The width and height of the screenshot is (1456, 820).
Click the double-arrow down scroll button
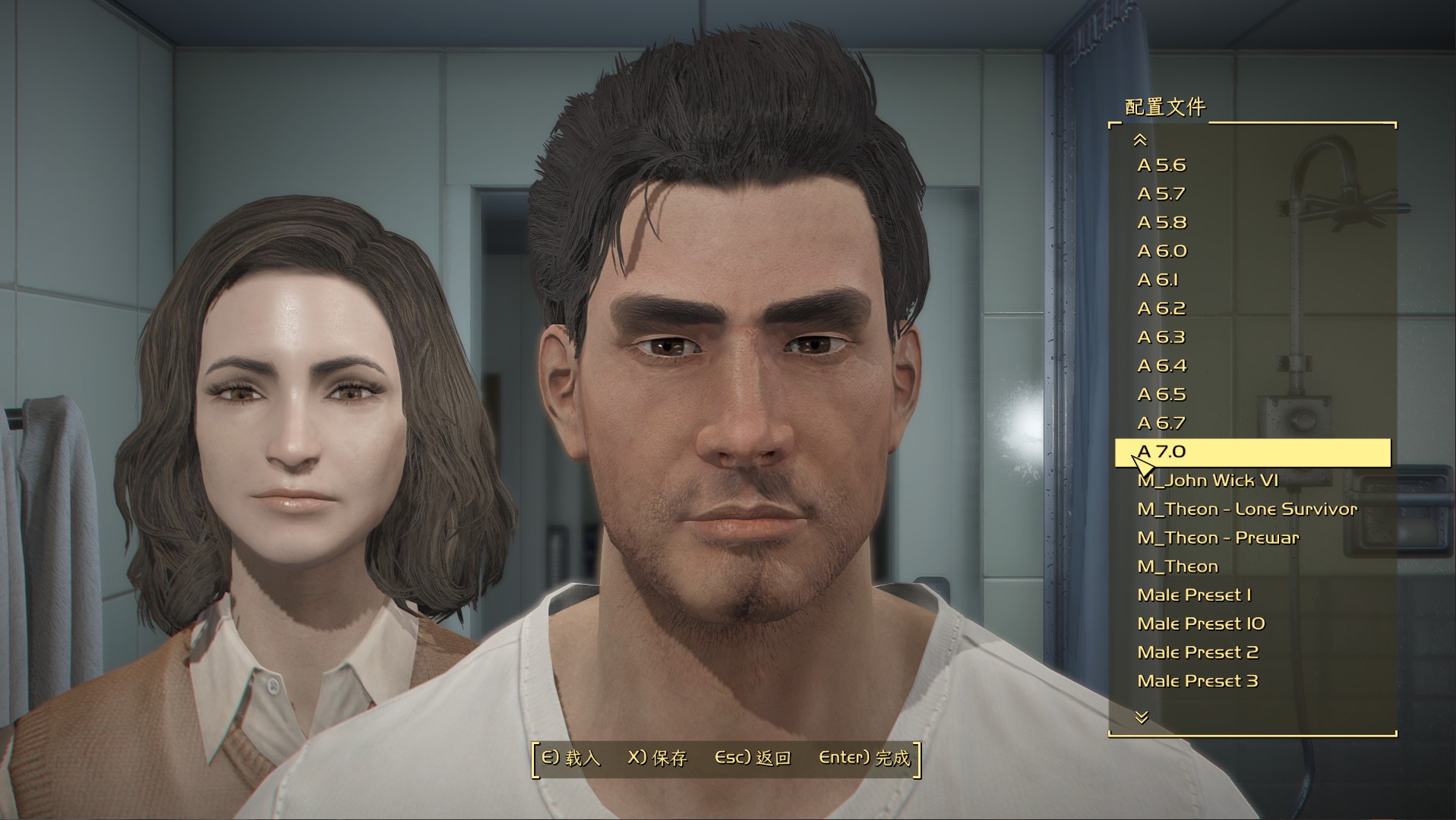coord(1141,717)
